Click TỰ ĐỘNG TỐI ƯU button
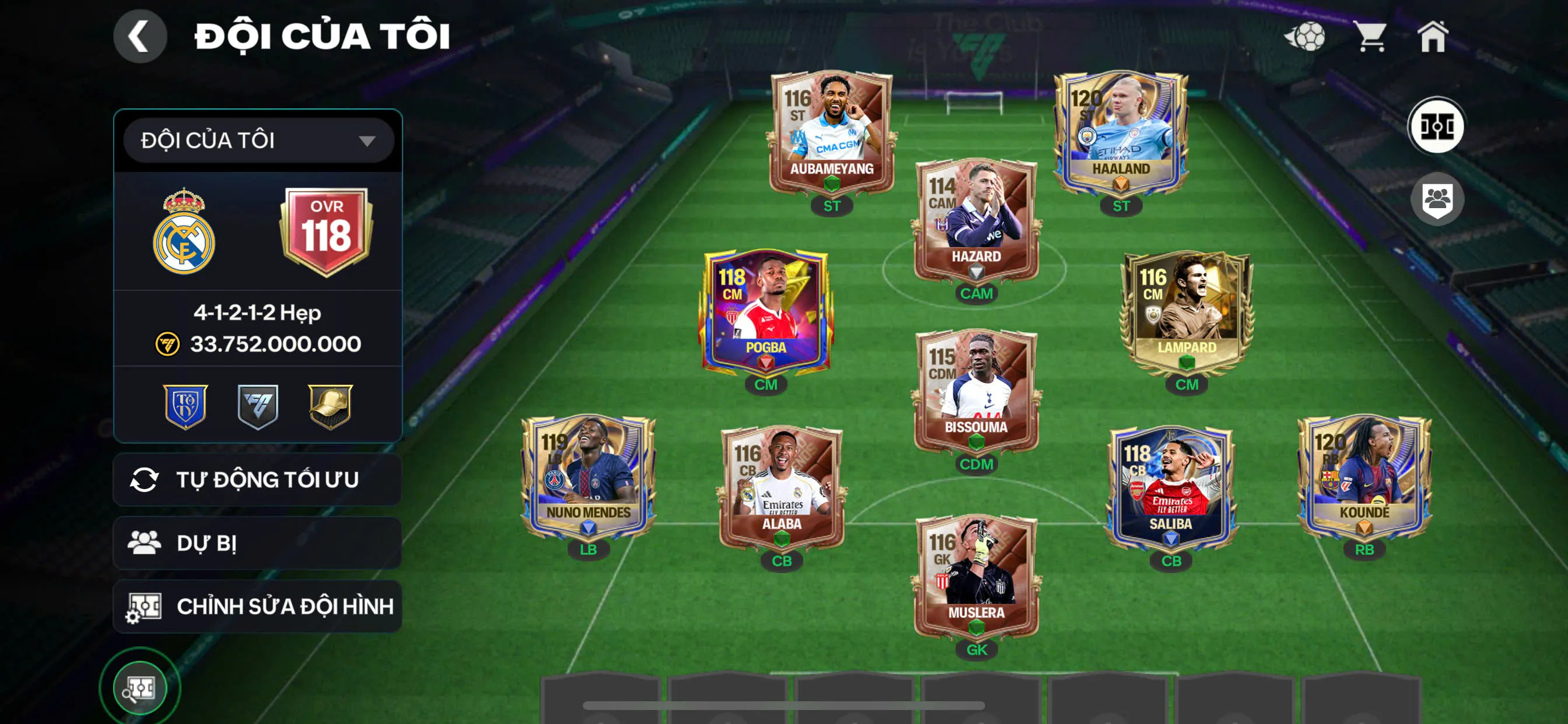1568x724 pixels. pos(257,479)
